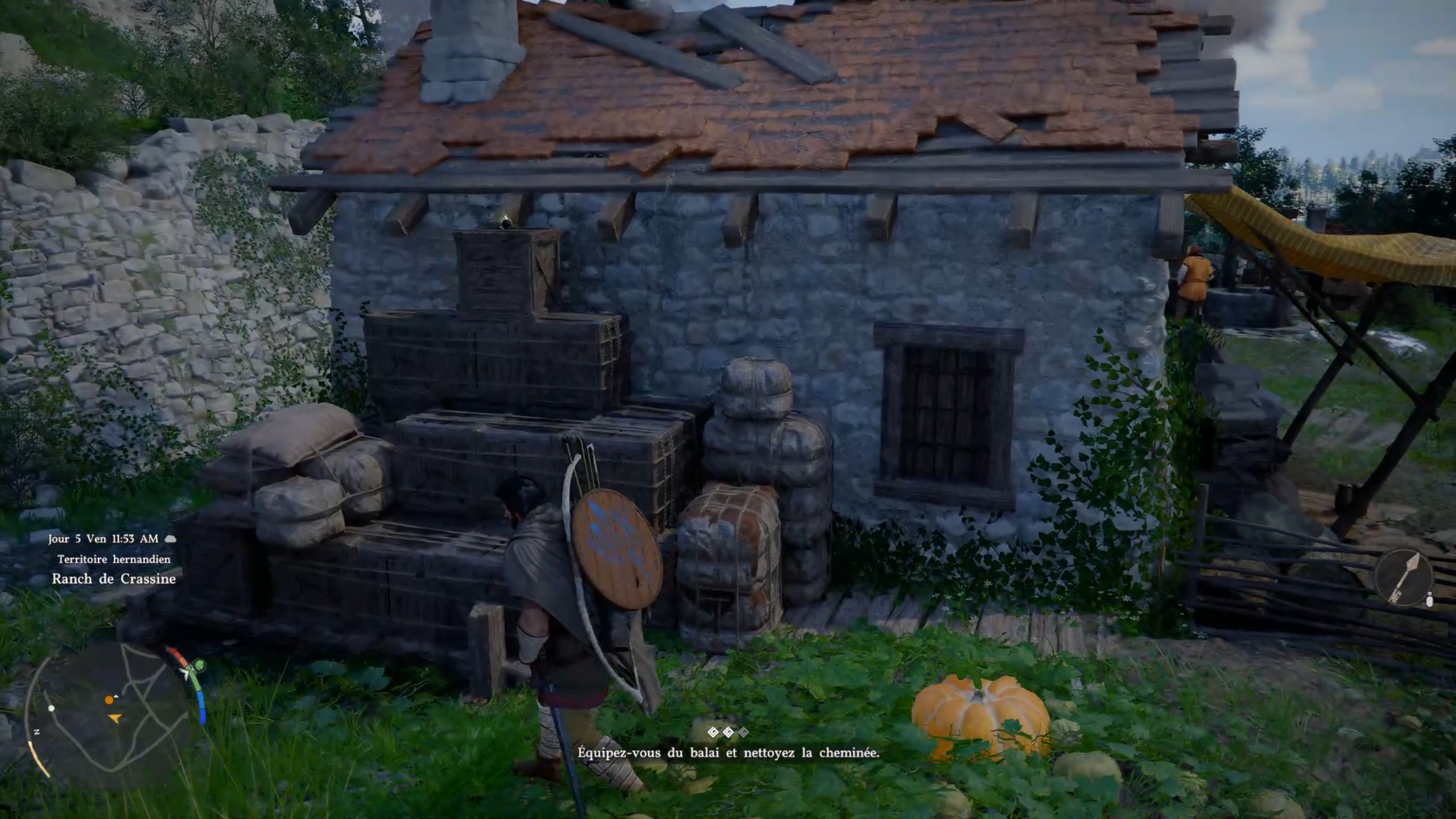
Task: Click the objective about cleaning the chimney
Action: 728,752
